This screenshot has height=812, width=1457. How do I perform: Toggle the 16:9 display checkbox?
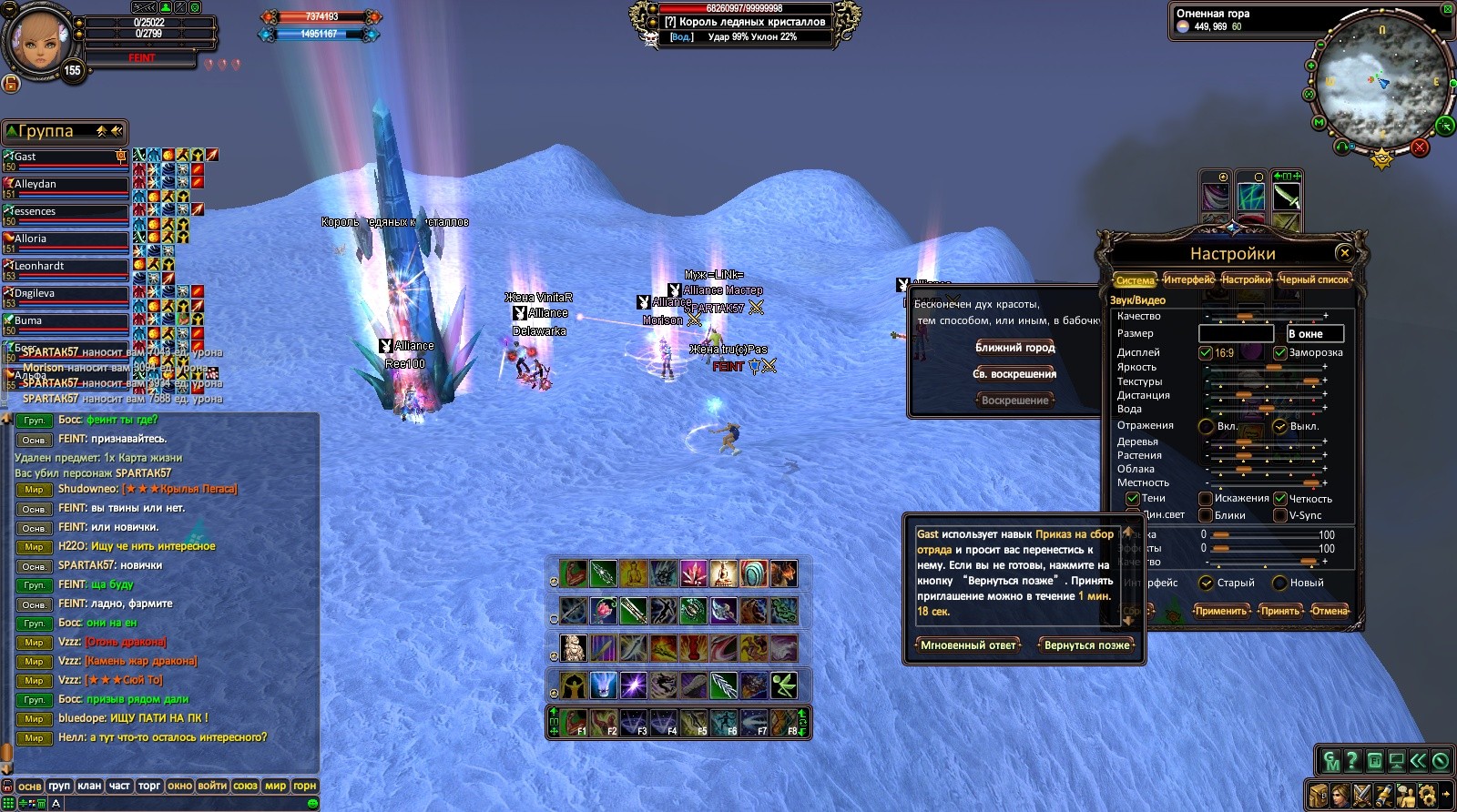pyautogui.click(x=1206, y=353)
